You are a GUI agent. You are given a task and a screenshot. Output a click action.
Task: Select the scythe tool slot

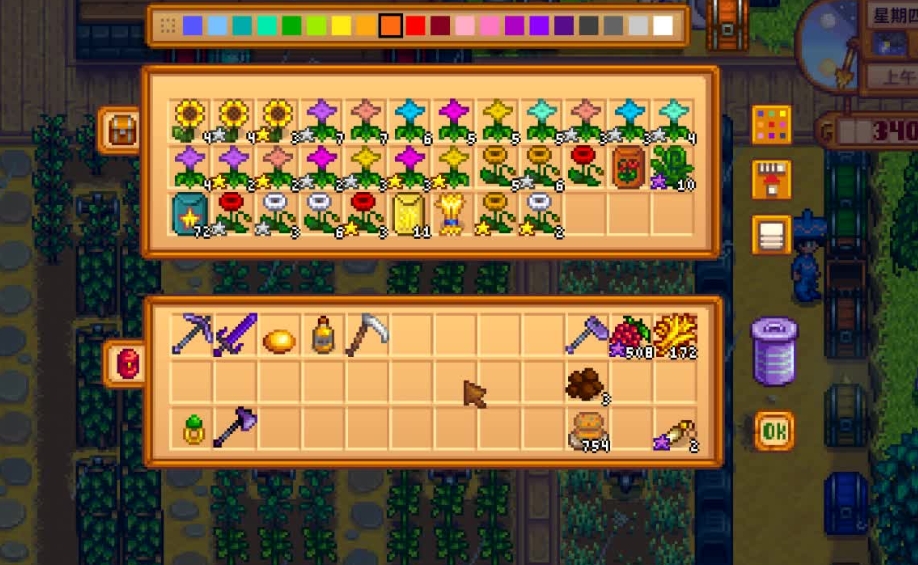click(x=366, y=334)
